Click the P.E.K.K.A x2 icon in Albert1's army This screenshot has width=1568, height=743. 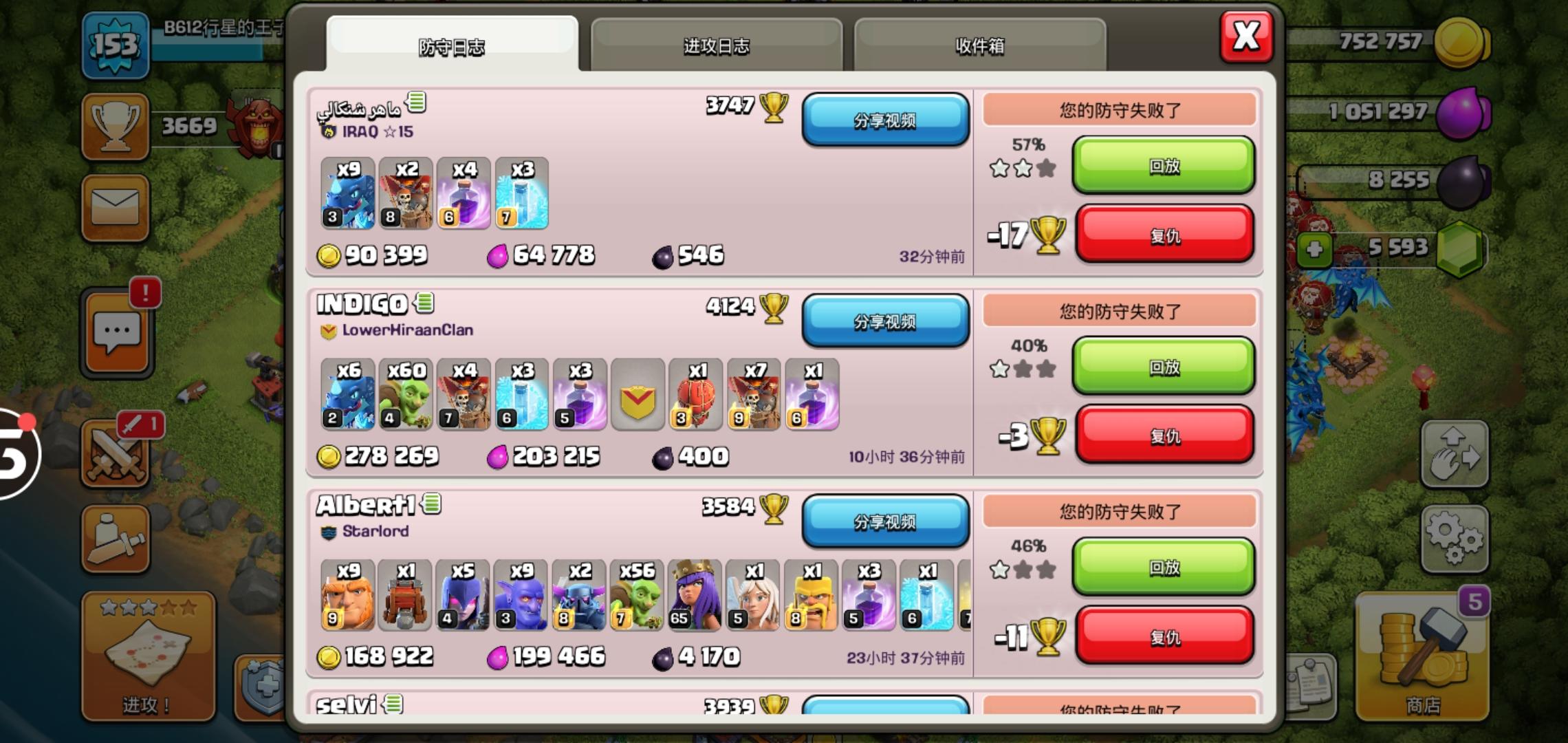pyautogui.click(x=579, y=595)
